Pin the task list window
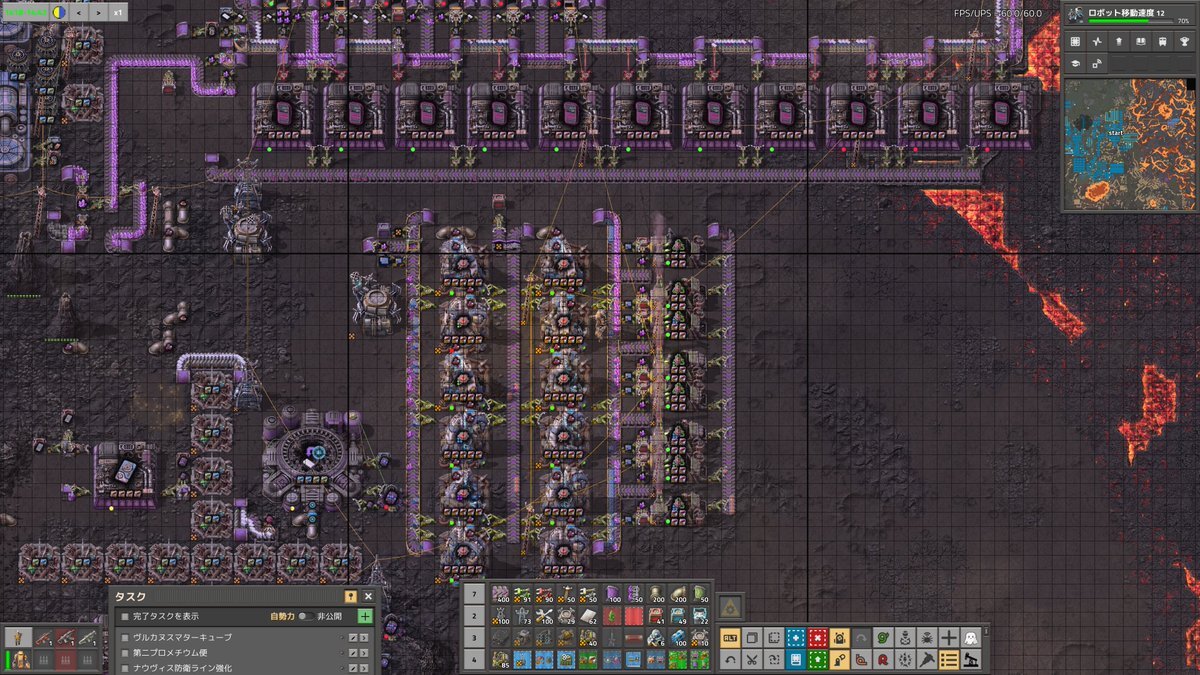Image resolution: width=1200 pixels, height=675 pixels. 351,596
